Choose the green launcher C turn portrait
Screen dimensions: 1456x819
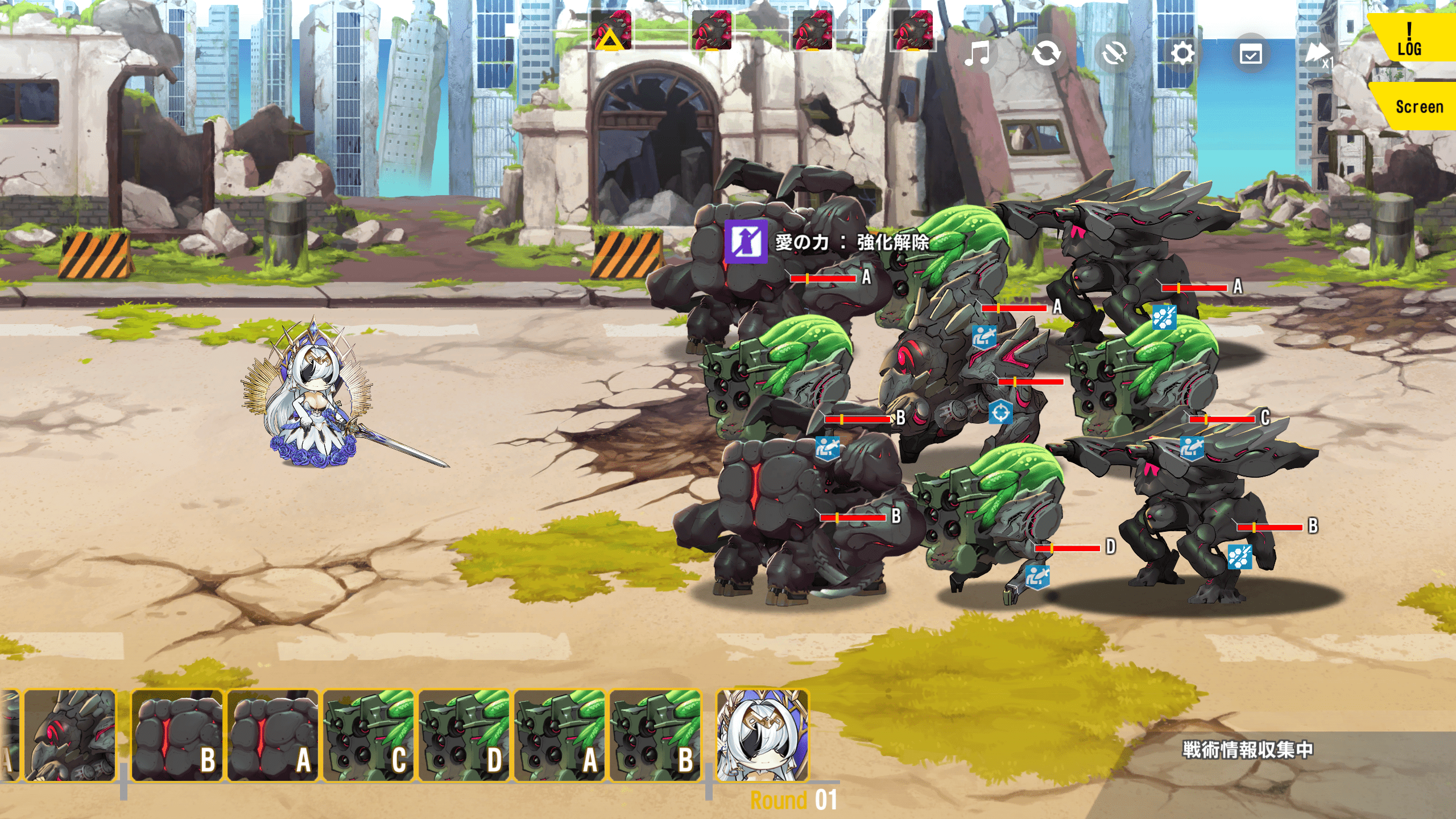click(x=369, y=735)
